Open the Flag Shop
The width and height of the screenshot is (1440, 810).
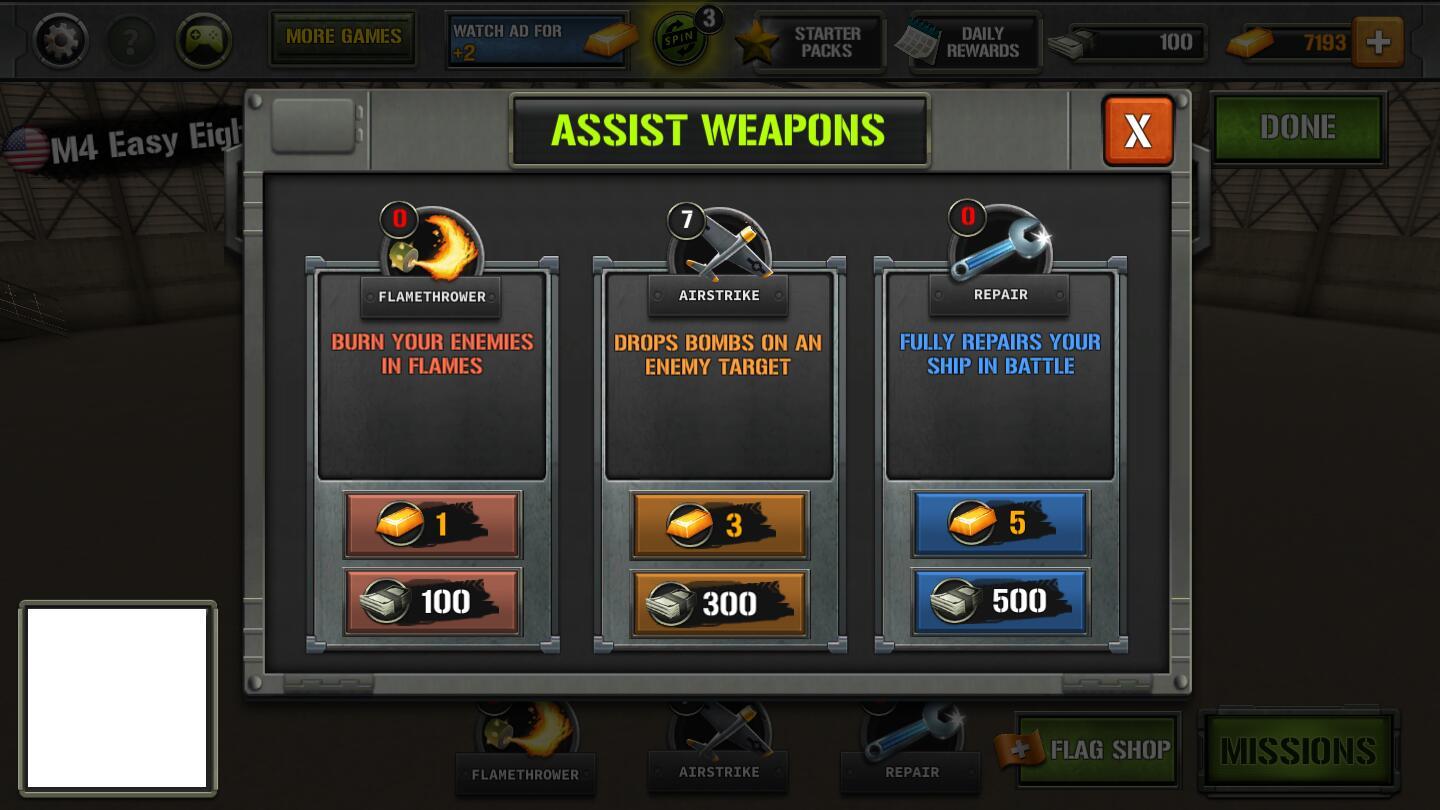[x=1098, y=749]
